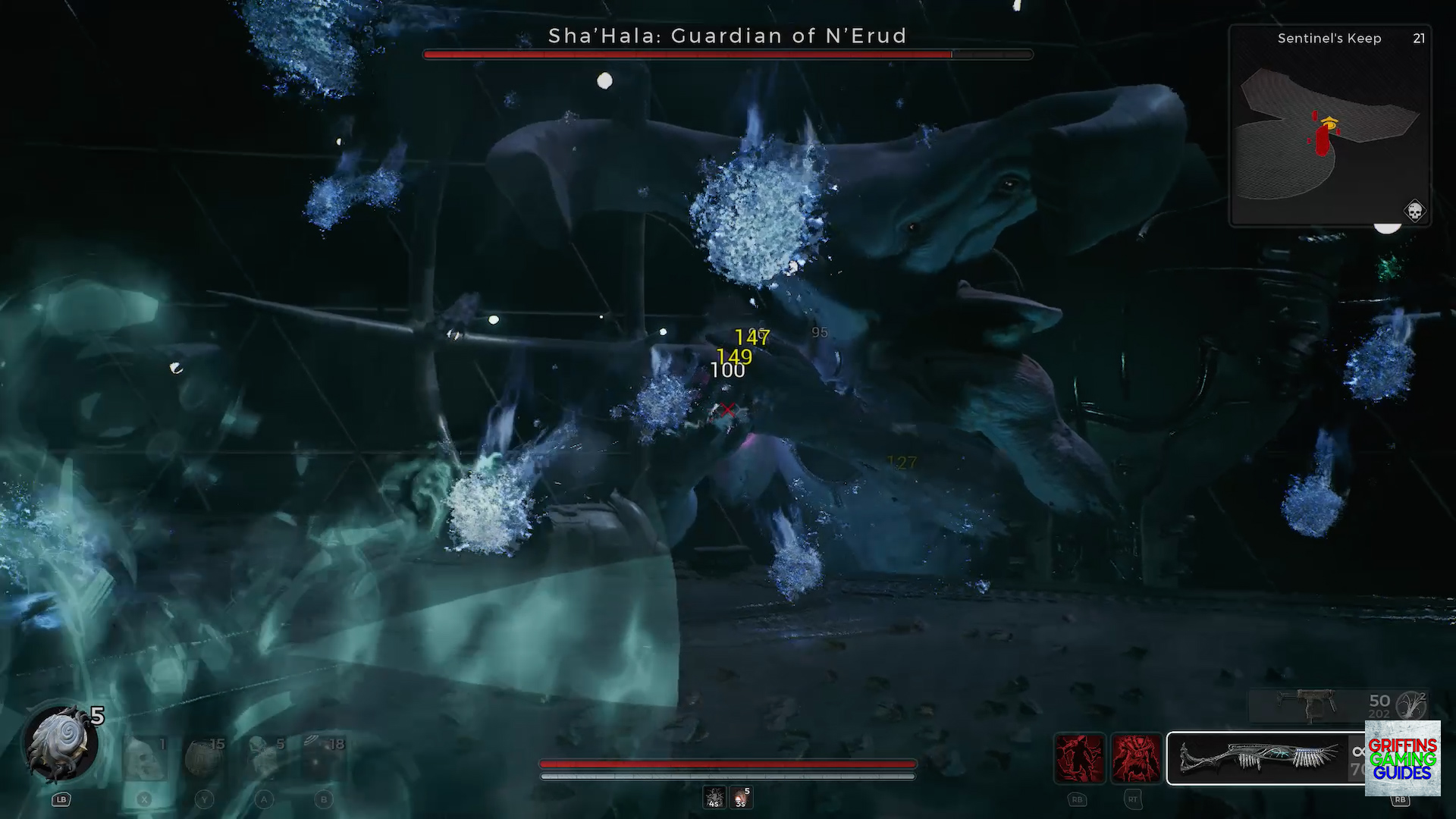This screenshot has height=819, width=1456.
Task: Click the RB prompt under the skill icon
Action: [1078, 799]
